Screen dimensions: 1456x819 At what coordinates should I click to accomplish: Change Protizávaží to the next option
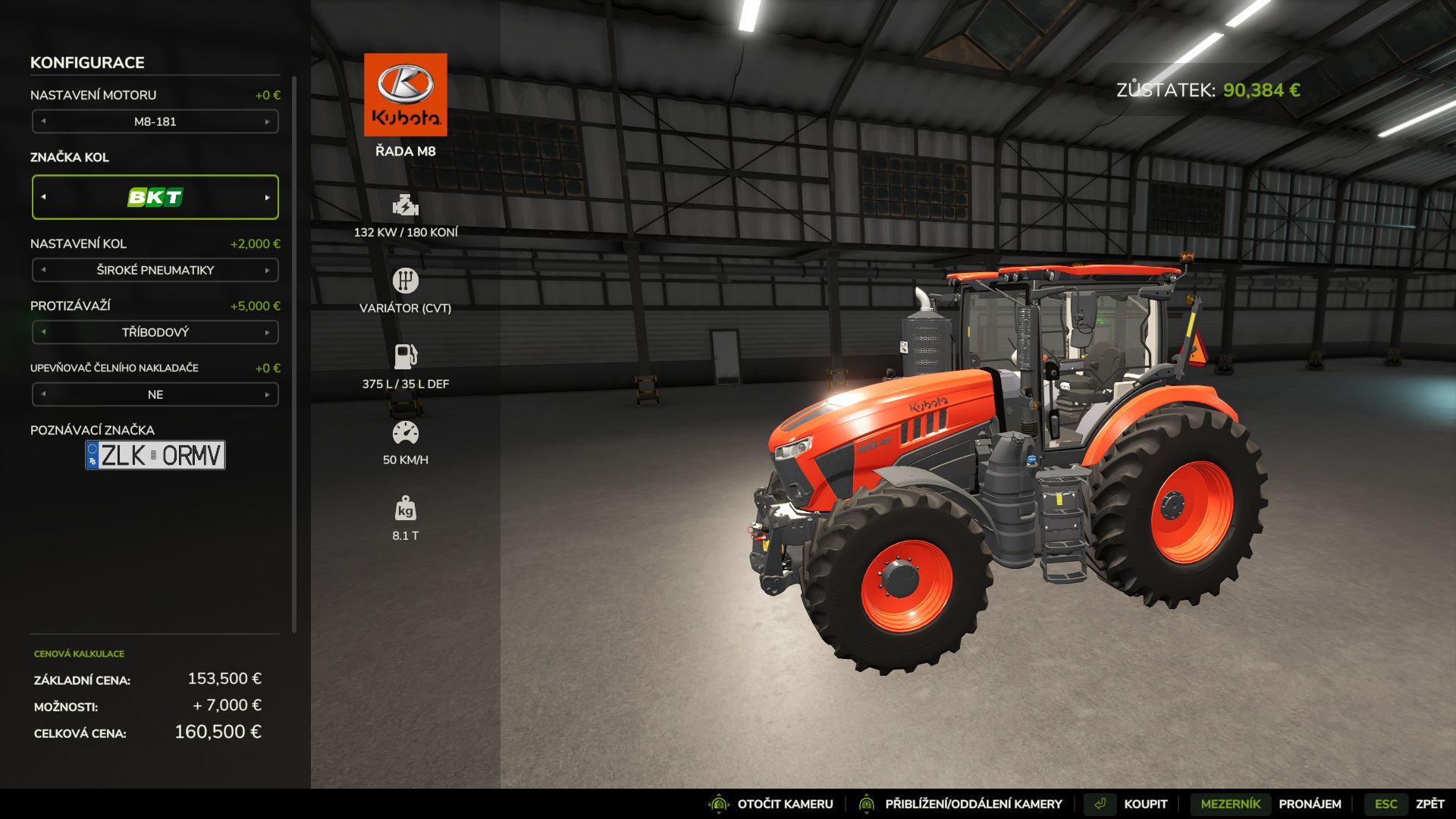[x=267, y=332]
